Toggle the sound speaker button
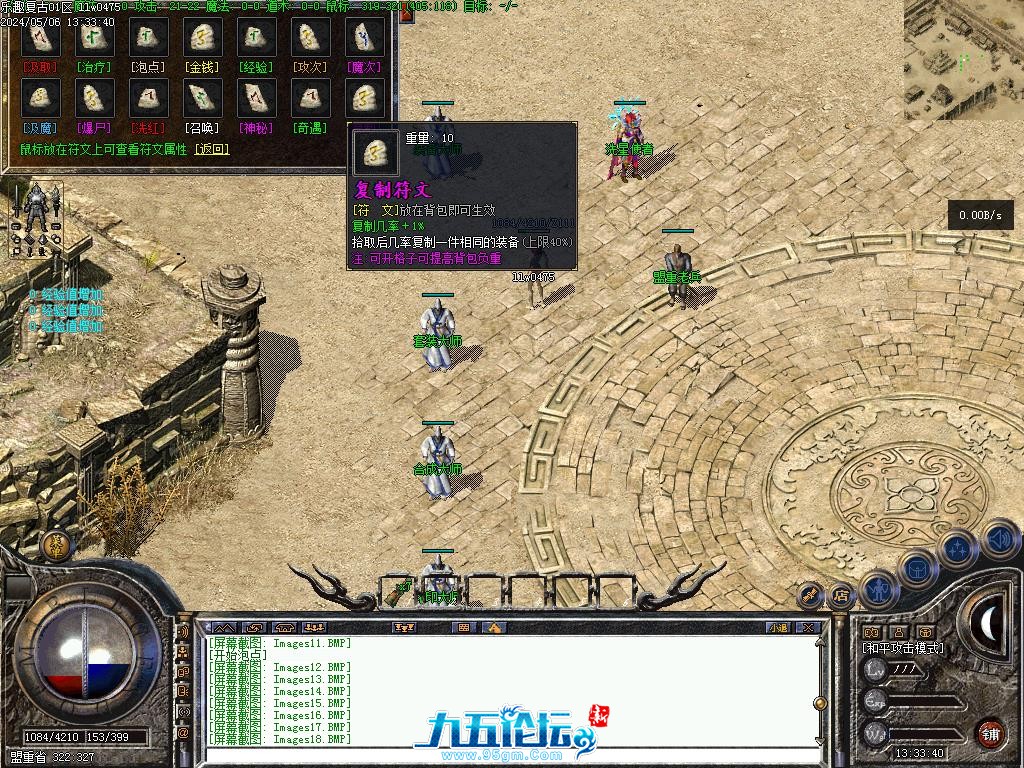Image resolution: width=1024 pixels, height=768 pixels. (999, 540)
